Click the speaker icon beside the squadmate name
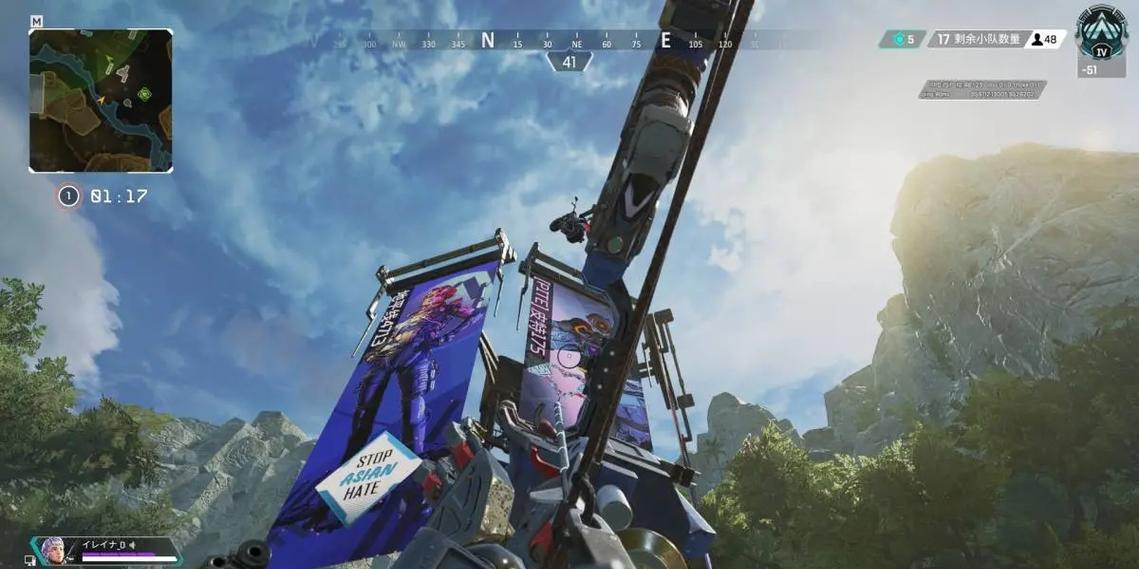This screenshot has height=569, width=1139. pos(132,545)
